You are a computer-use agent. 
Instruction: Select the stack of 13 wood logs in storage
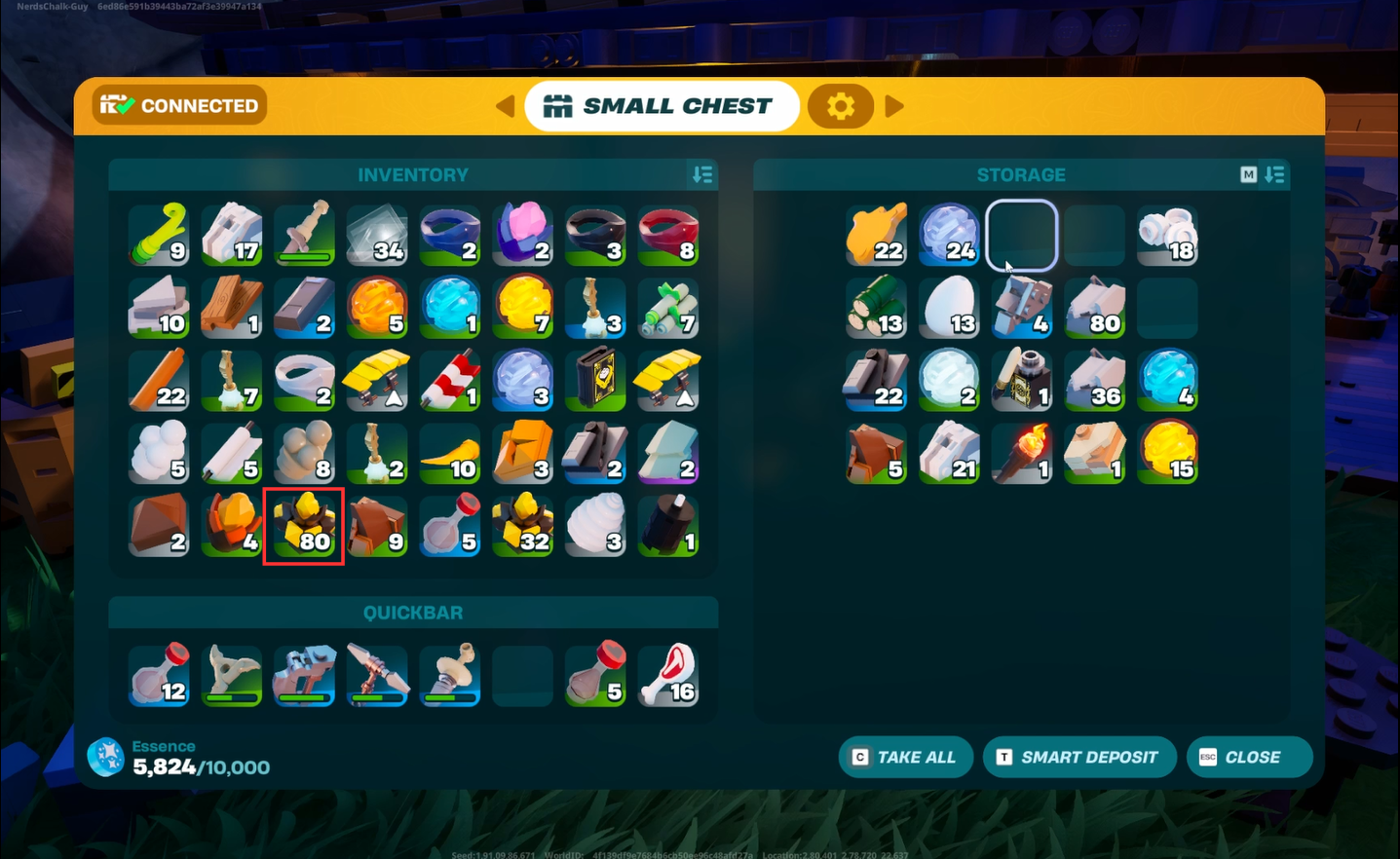pos(876,308)
